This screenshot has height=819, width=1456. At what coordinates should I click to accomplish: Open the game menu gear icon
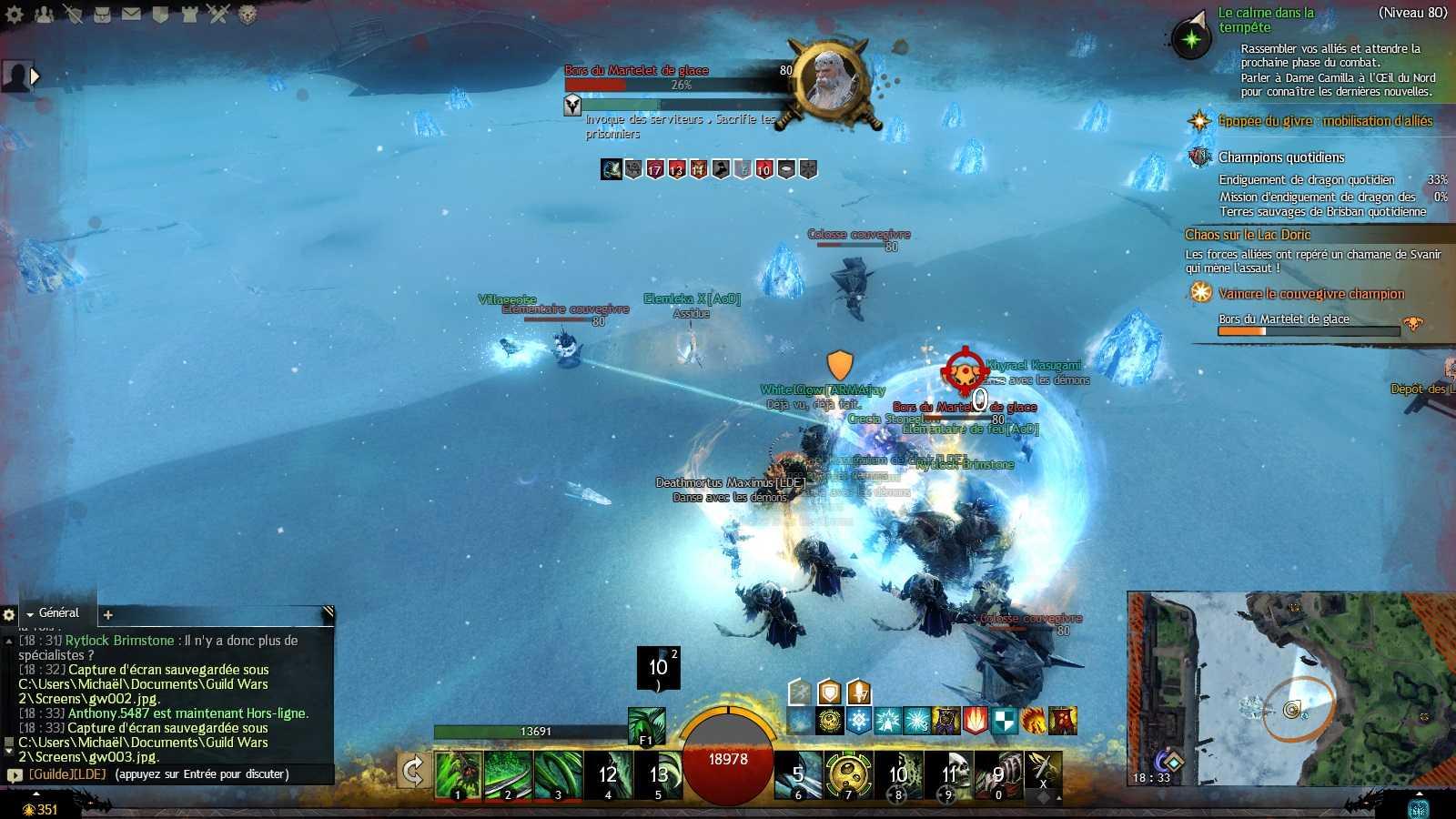click(15, 14)
